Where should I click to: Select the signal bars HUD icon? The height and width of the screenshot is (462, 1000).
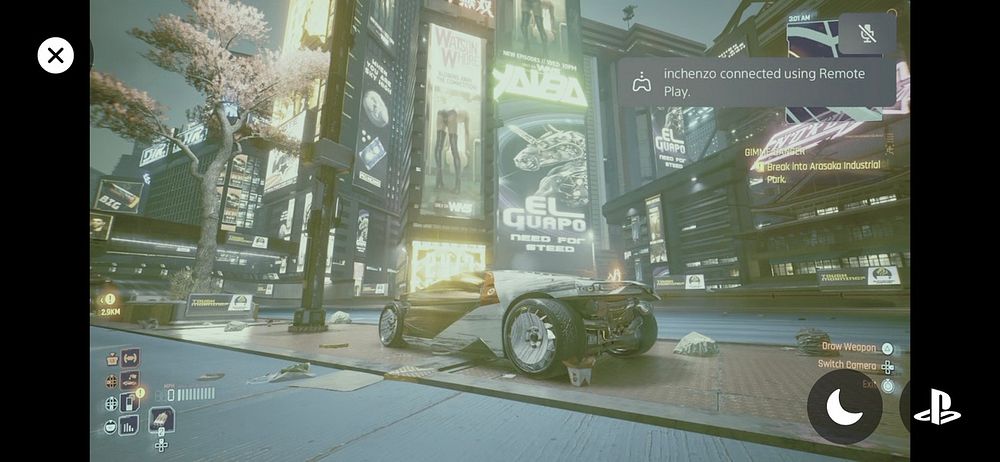pos(129,426)
